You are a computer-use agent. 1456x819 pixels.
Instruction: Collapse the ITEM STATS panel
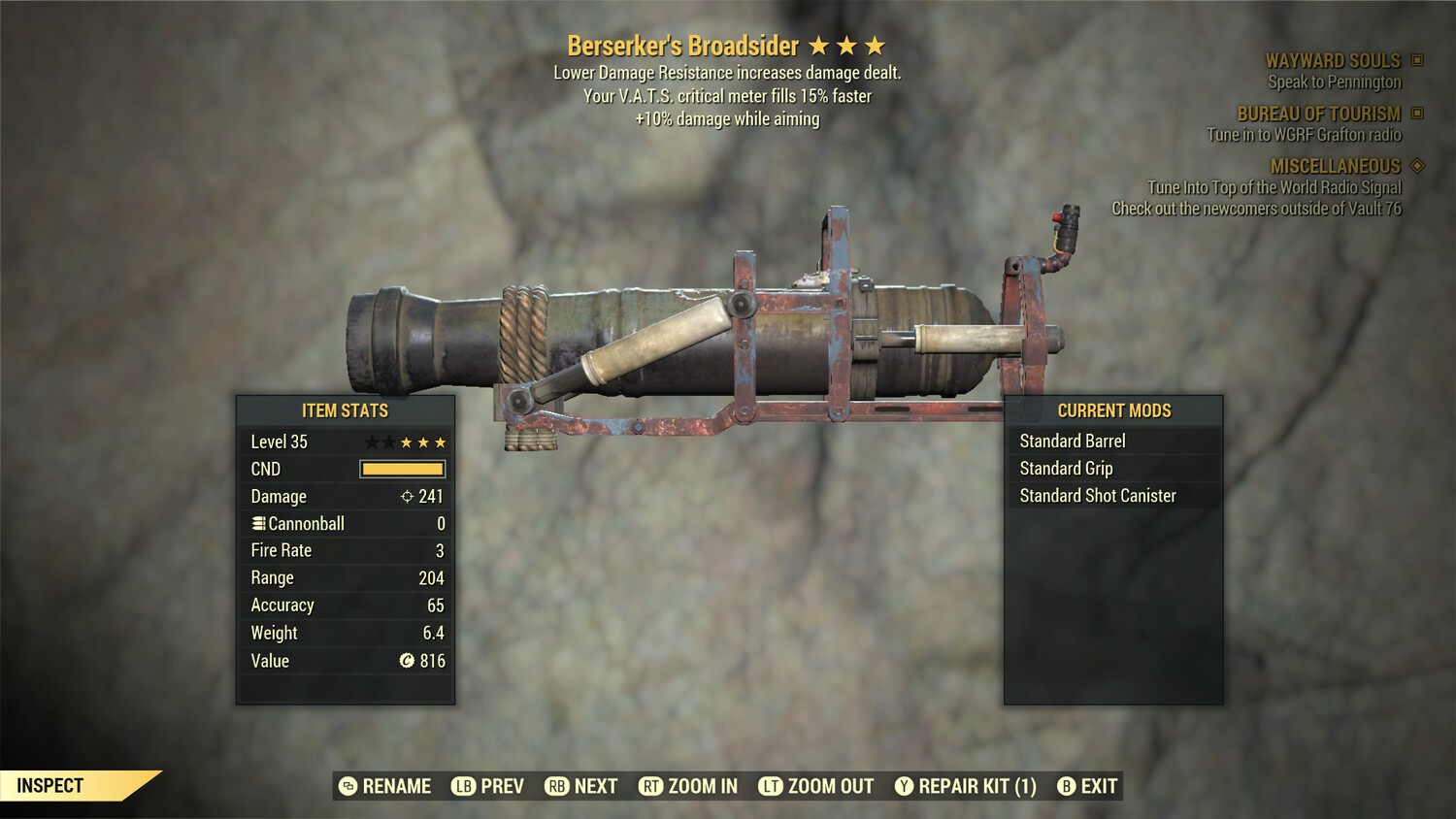(x=345, y=410)
